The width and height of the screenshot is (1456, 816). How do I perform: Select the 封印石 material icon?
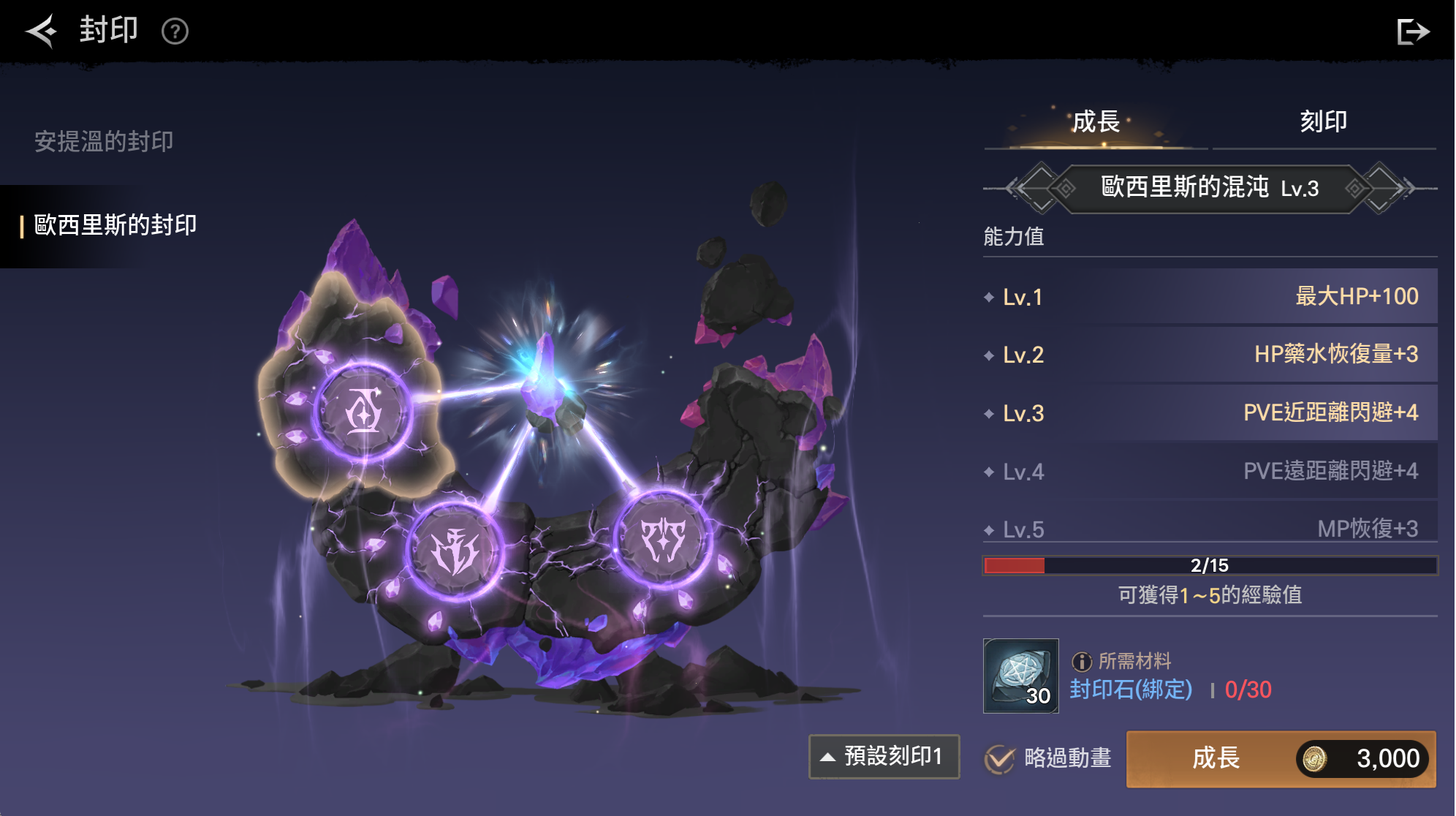point(1020,676)
